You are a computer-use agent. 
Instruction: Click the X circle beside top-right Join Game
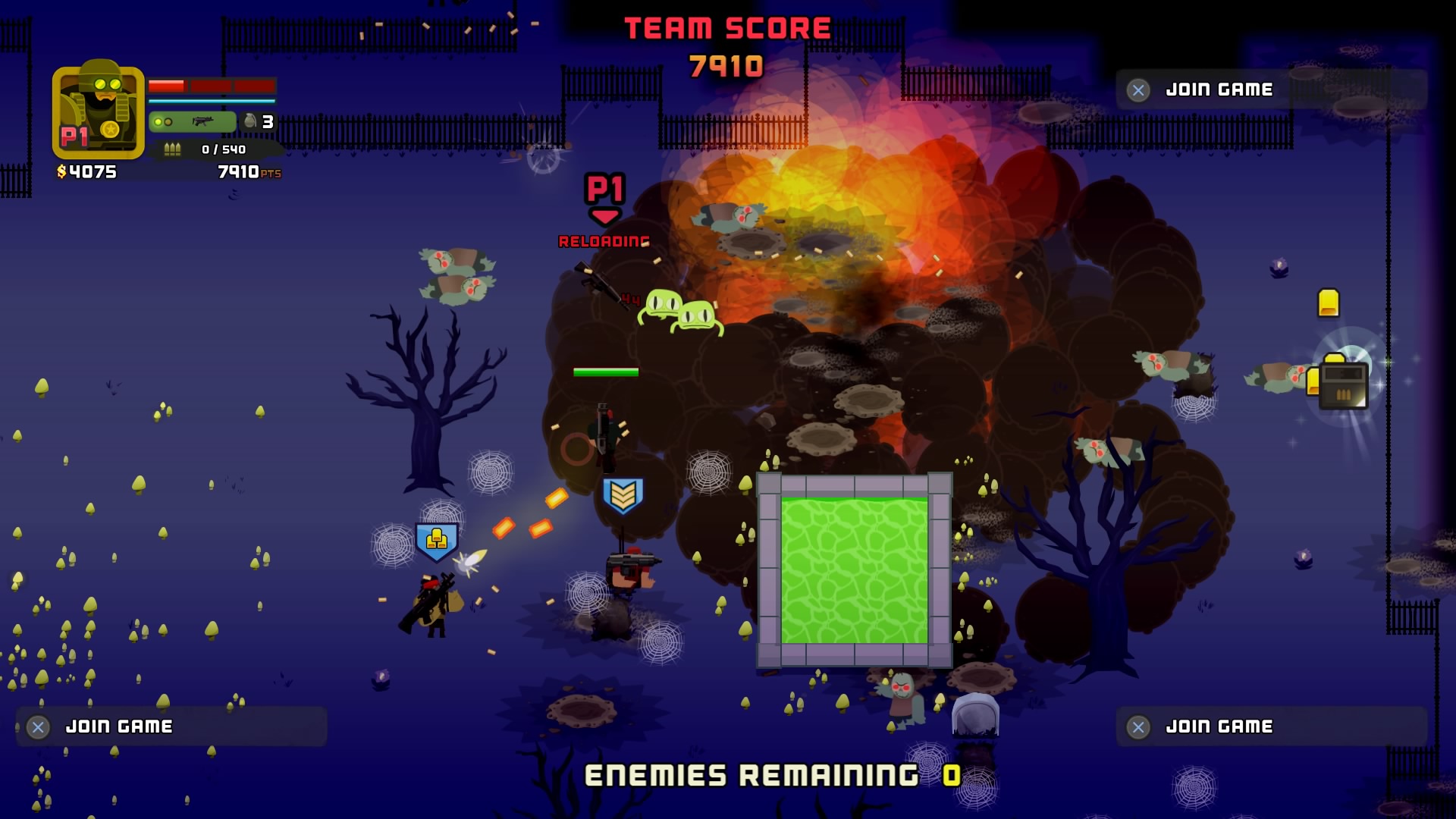[x=1137, y=89]
